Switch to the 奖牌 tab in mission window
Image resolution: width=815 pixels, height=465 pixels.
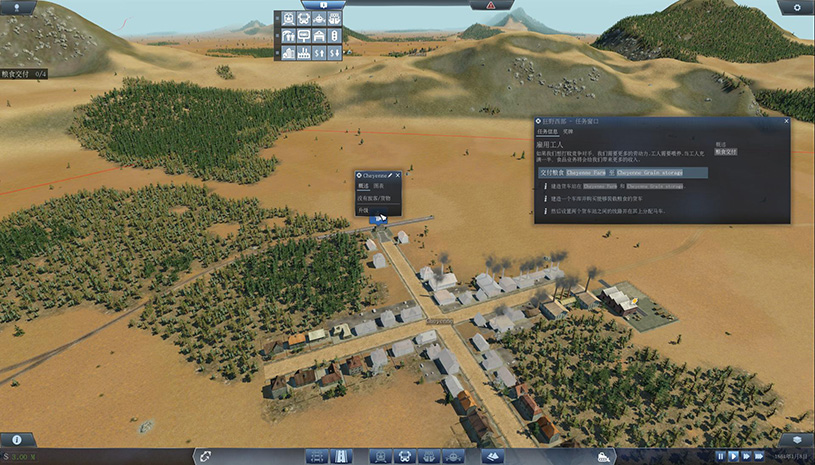568,132
